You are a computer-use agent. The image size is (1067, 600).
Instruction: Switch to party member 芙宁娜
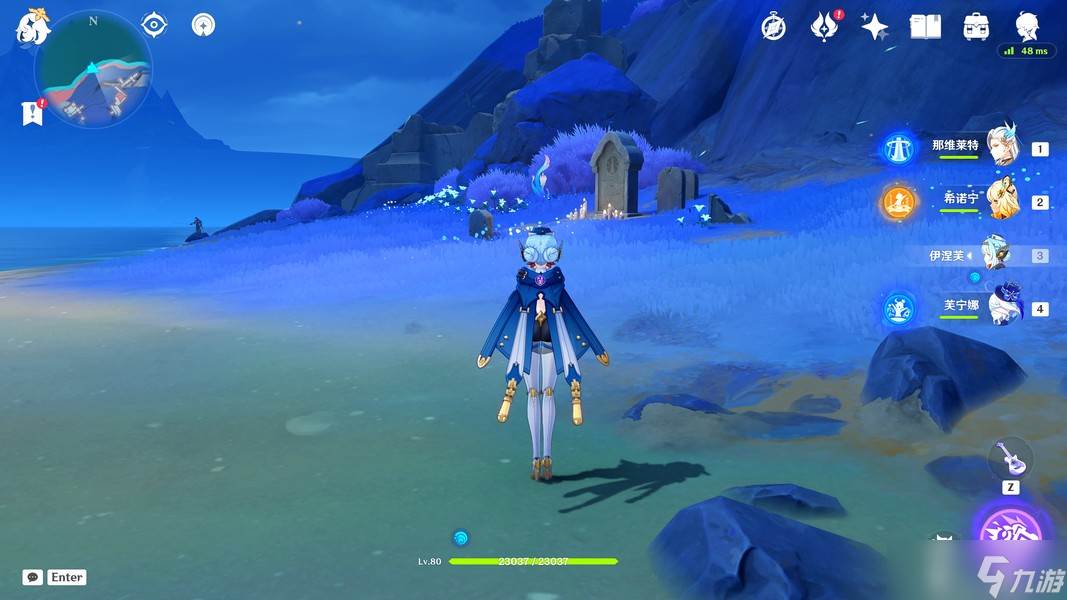[x=1001, y=308]
